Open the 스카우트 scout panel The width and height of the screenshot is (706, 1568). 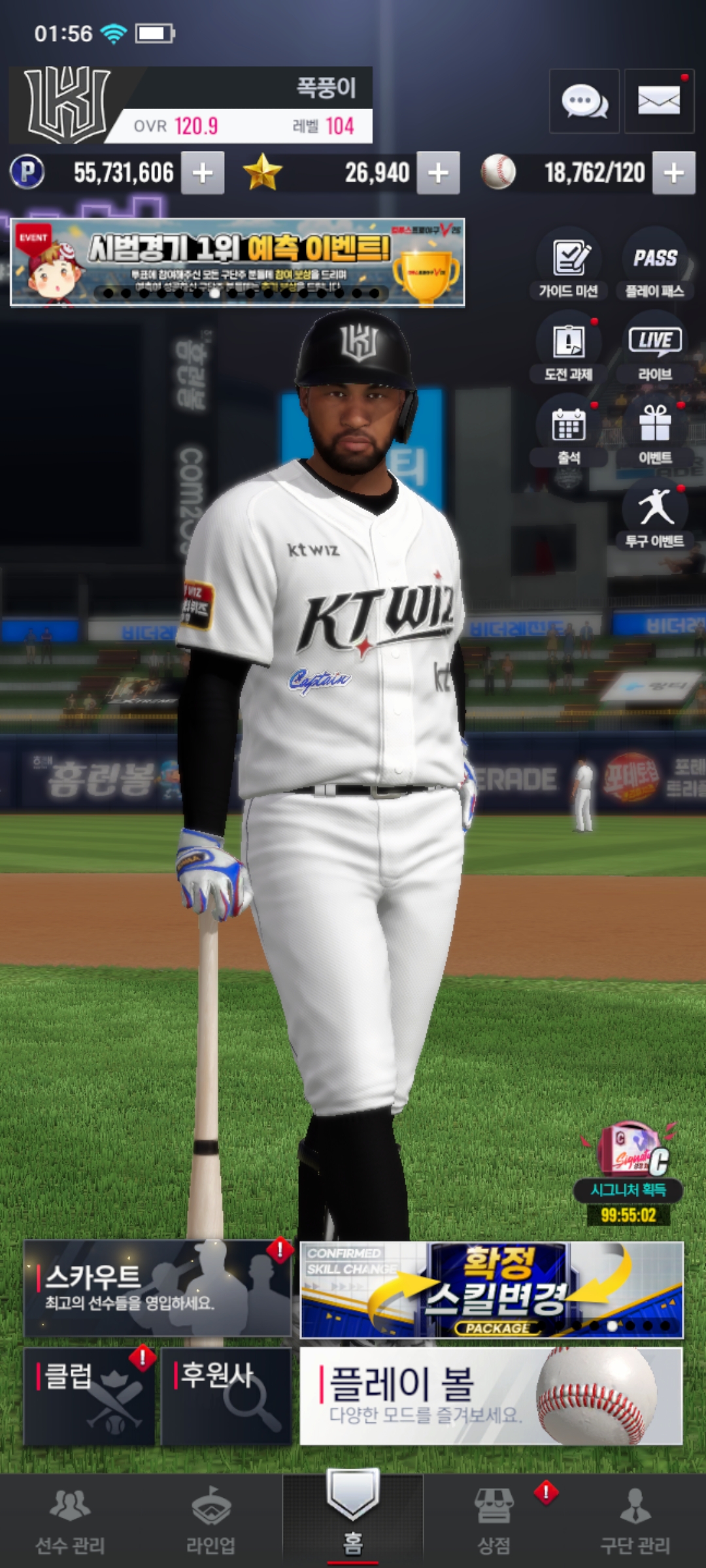click(x=157, y=1288)
